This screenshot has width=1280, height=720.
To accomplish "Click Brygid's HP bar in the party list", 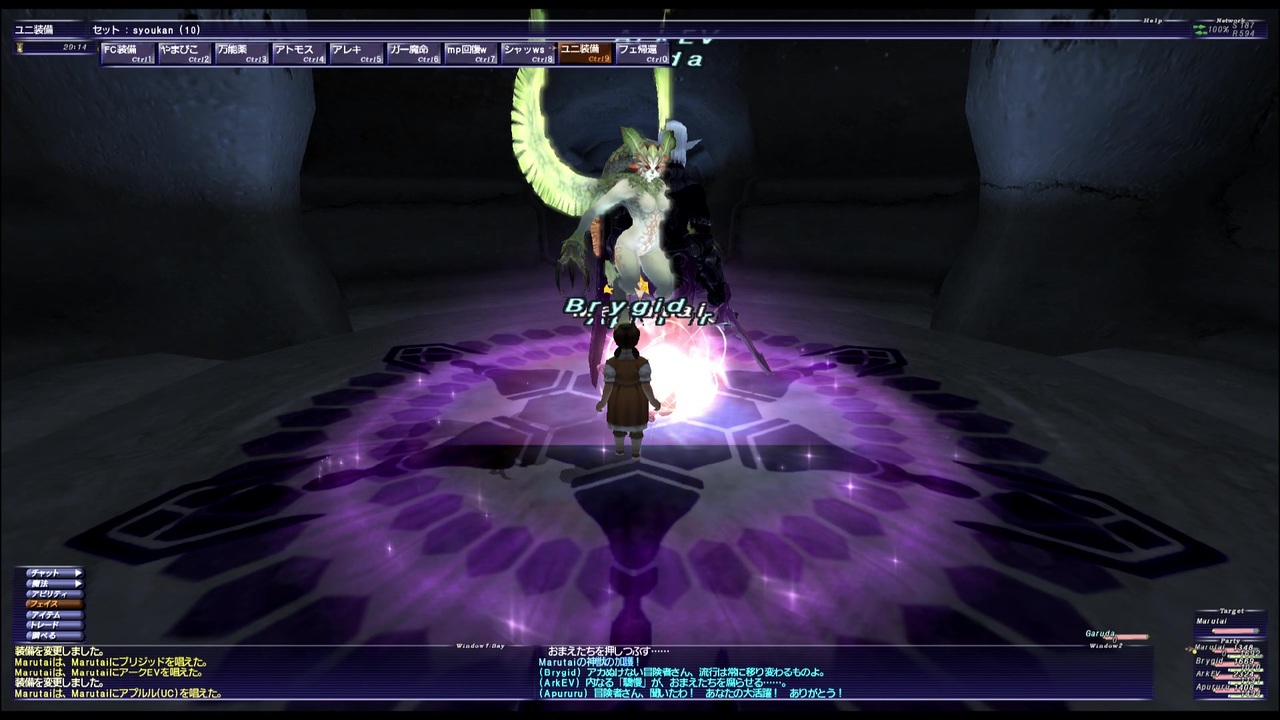I will pos(1234,664).
